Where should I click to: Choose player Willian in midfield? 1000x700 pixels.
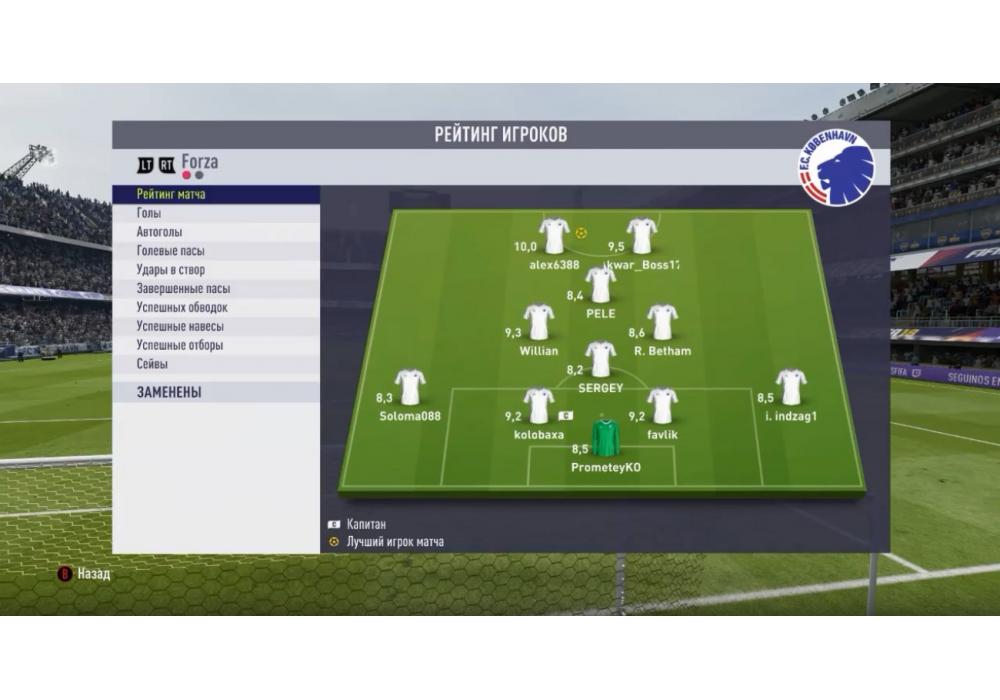(x=539, y=323)
